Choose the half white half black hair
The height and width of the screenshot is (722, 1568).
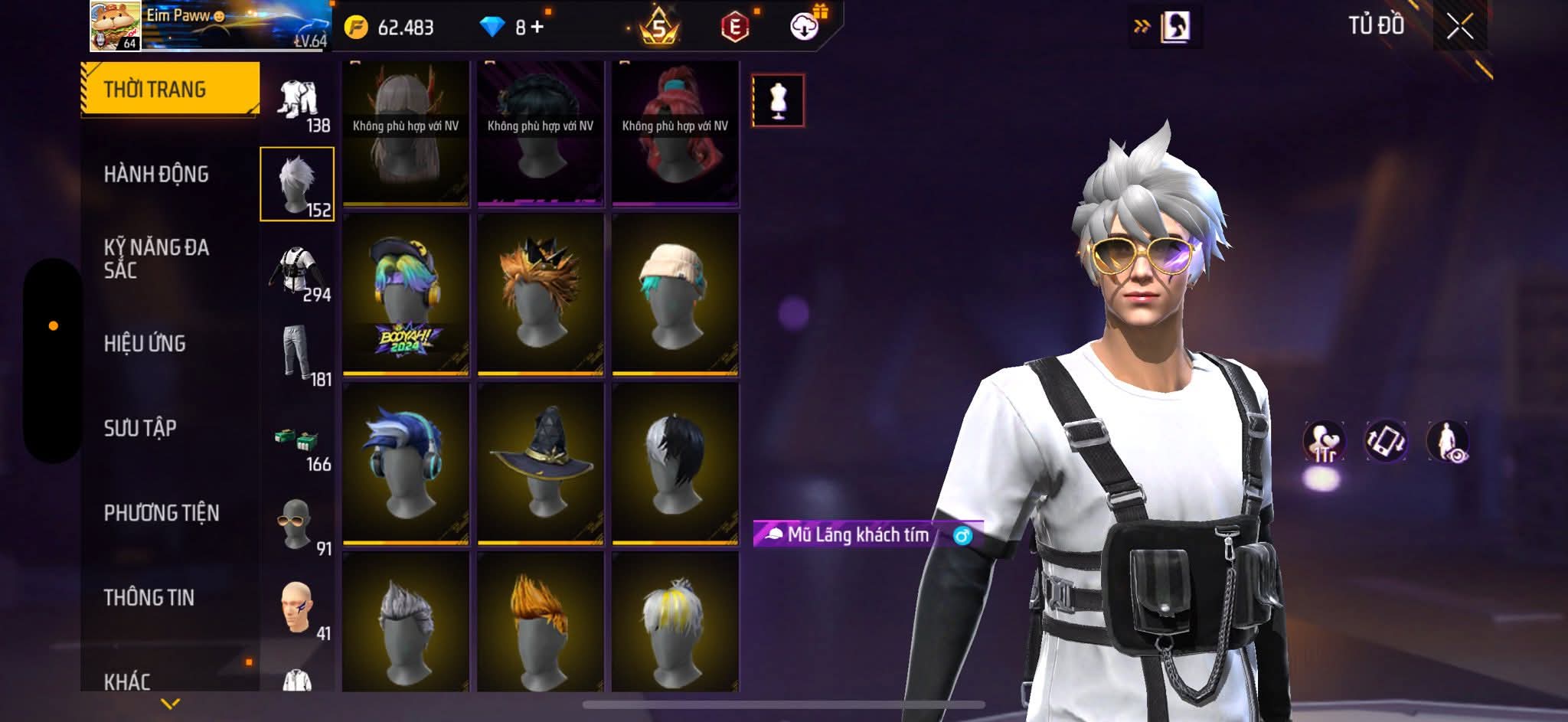675,463
